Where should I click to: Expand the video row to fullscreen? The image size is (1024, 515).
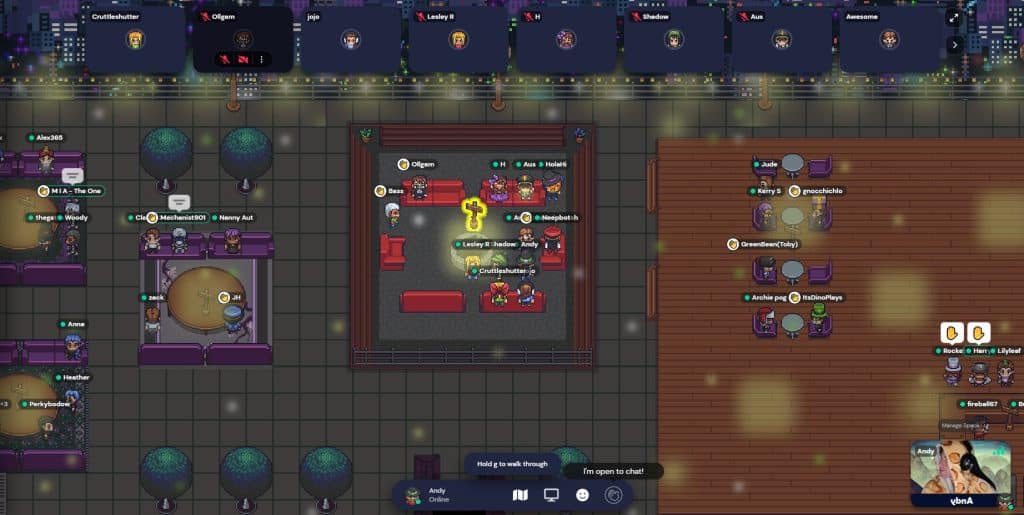click(954, 17)
